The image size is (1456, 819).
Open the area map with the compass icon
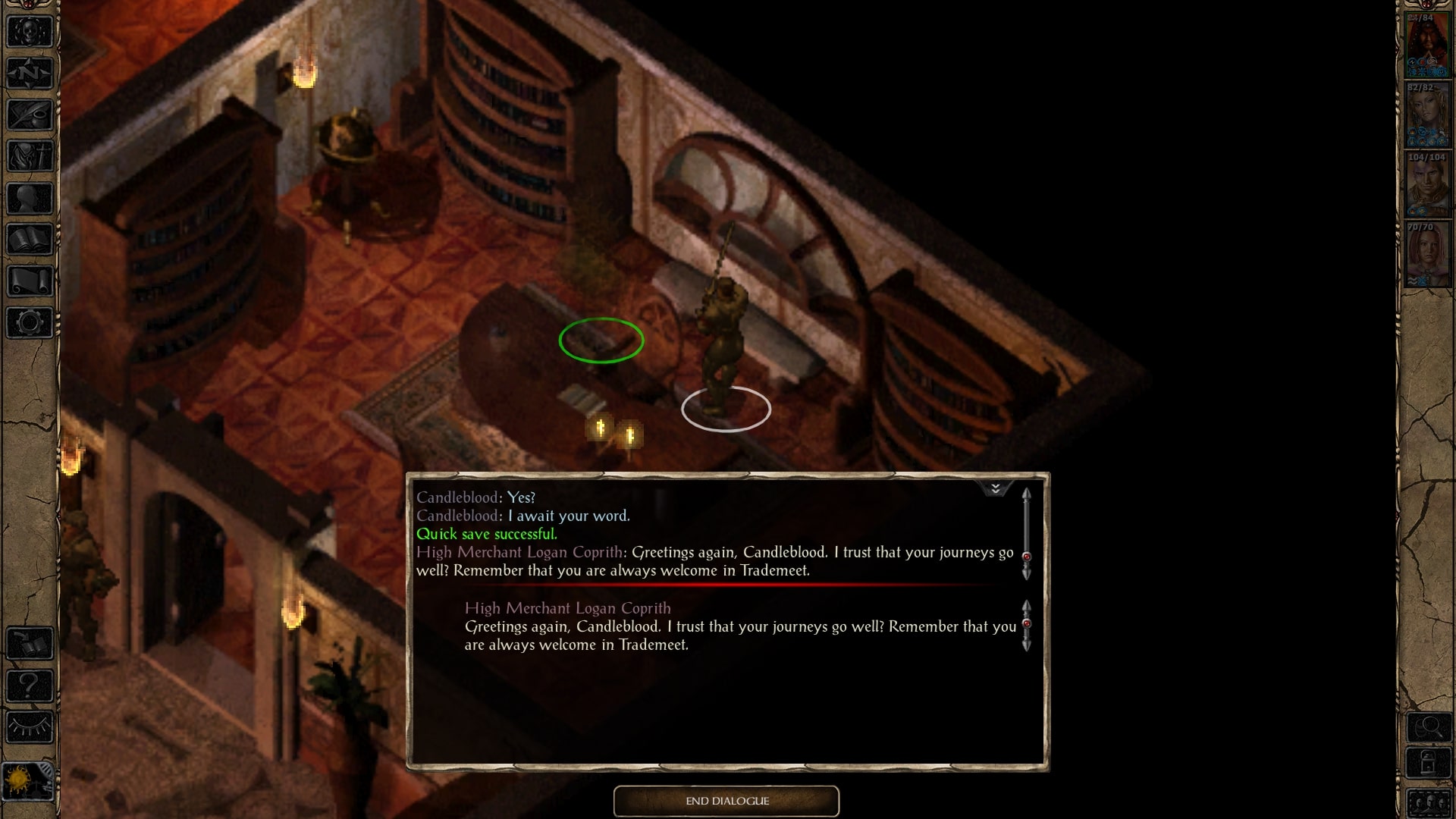(x=30, y=74)
